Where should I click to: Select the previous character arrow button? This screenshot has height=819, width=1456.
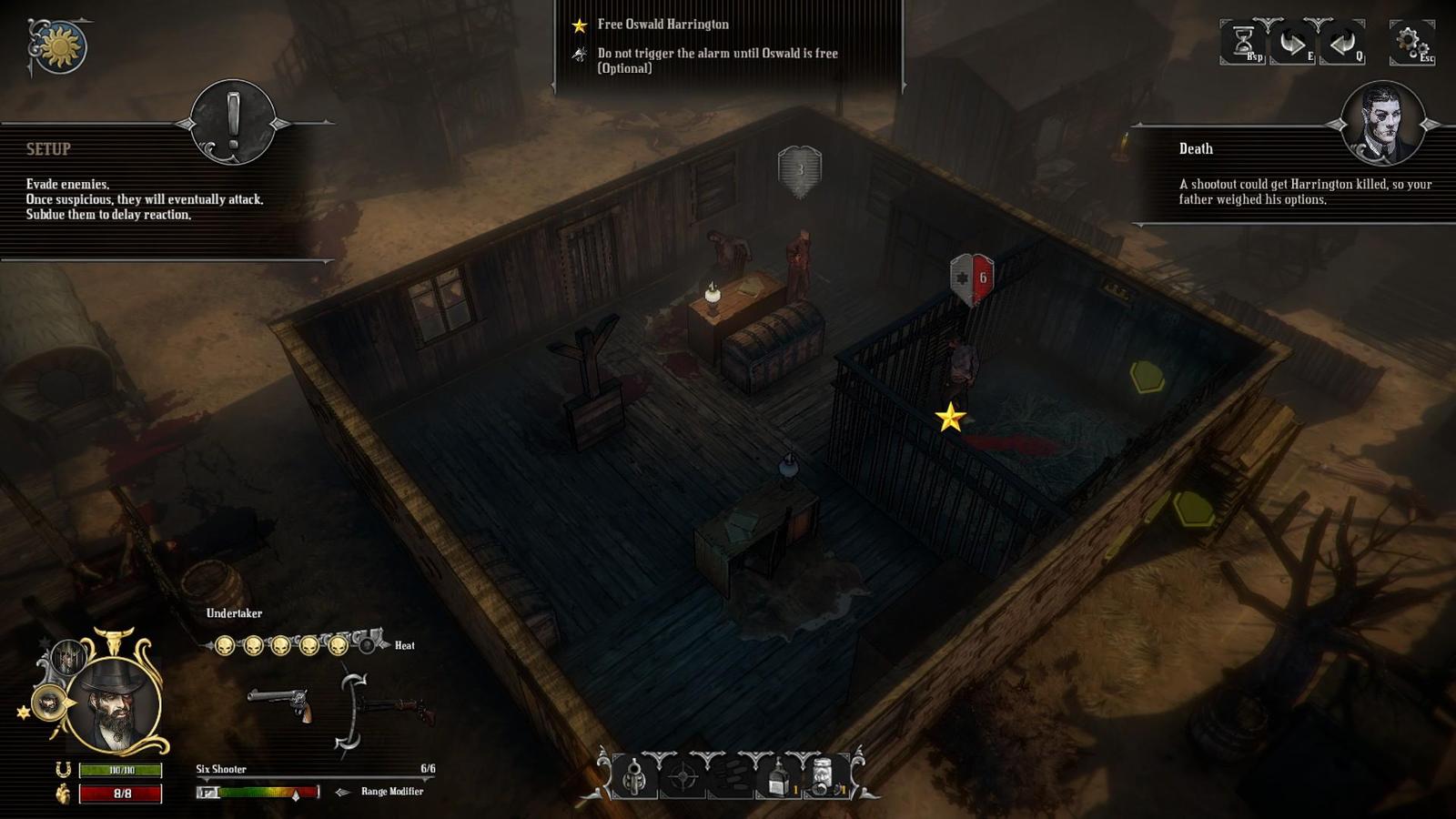pyautogui.click(x=1341, y=42)
